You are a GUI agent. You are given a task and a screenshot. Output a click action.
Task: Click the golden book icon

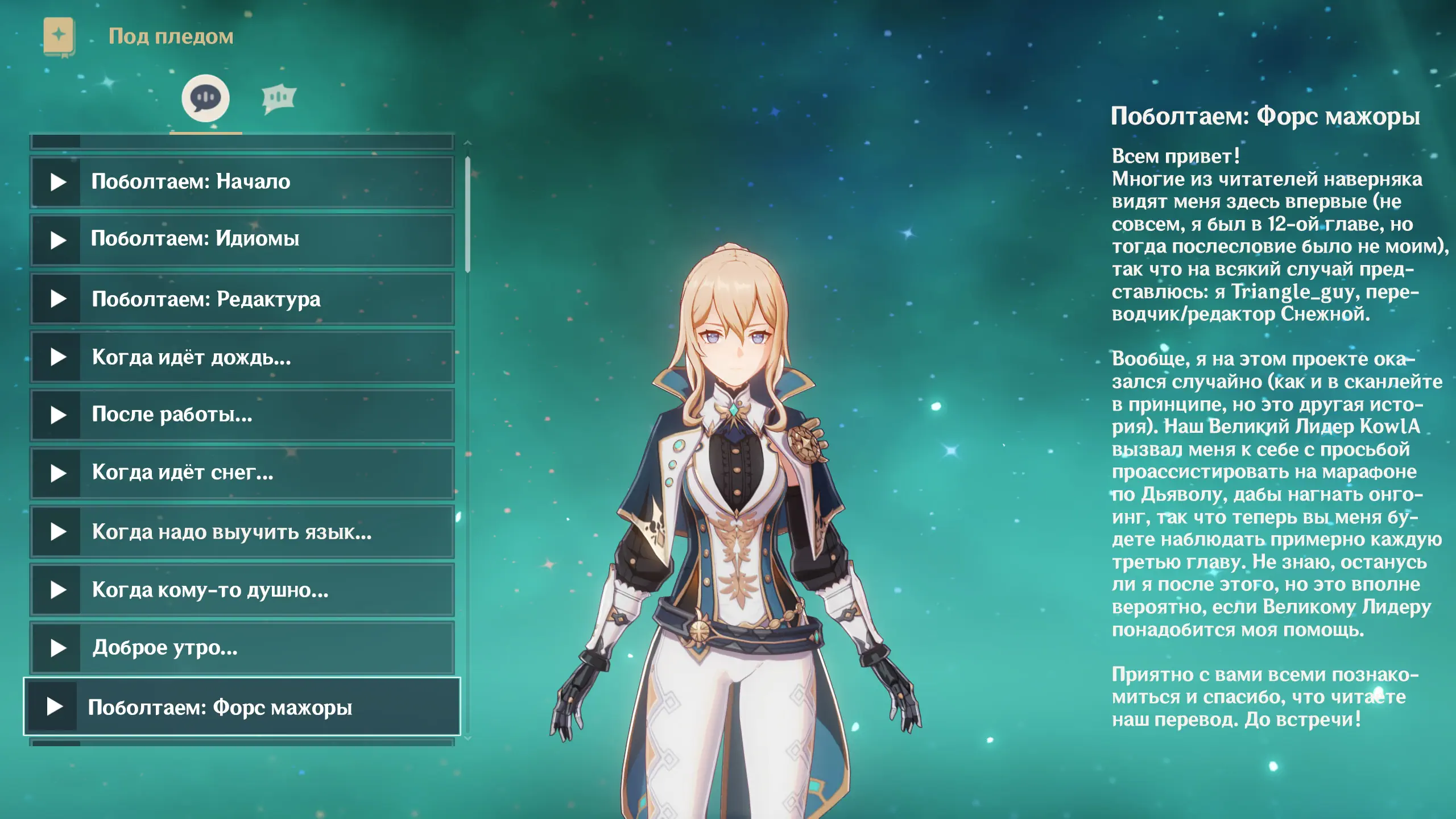point(59,37)
